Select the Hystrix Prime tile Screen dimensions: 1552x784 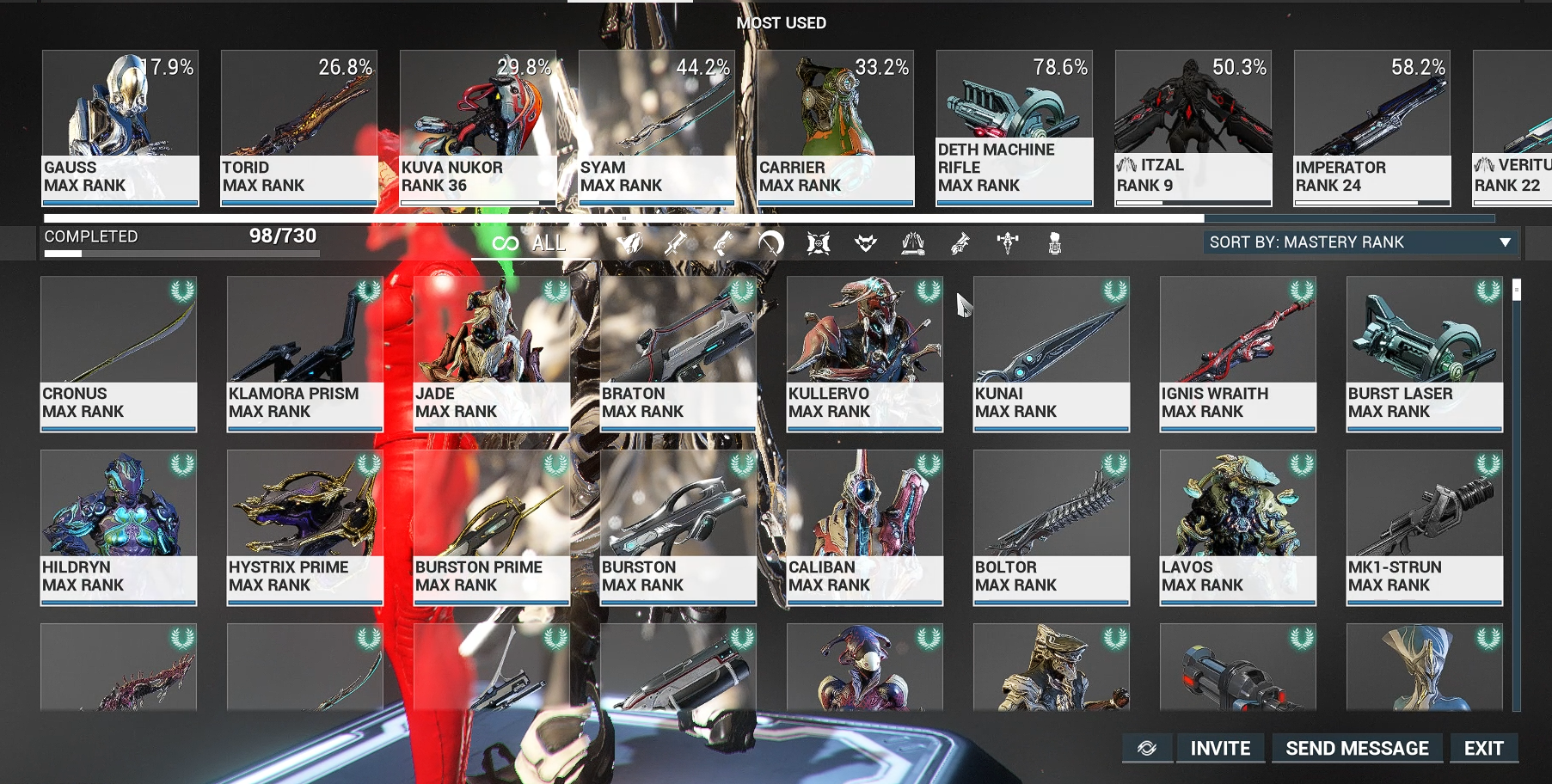coord(305,528)
